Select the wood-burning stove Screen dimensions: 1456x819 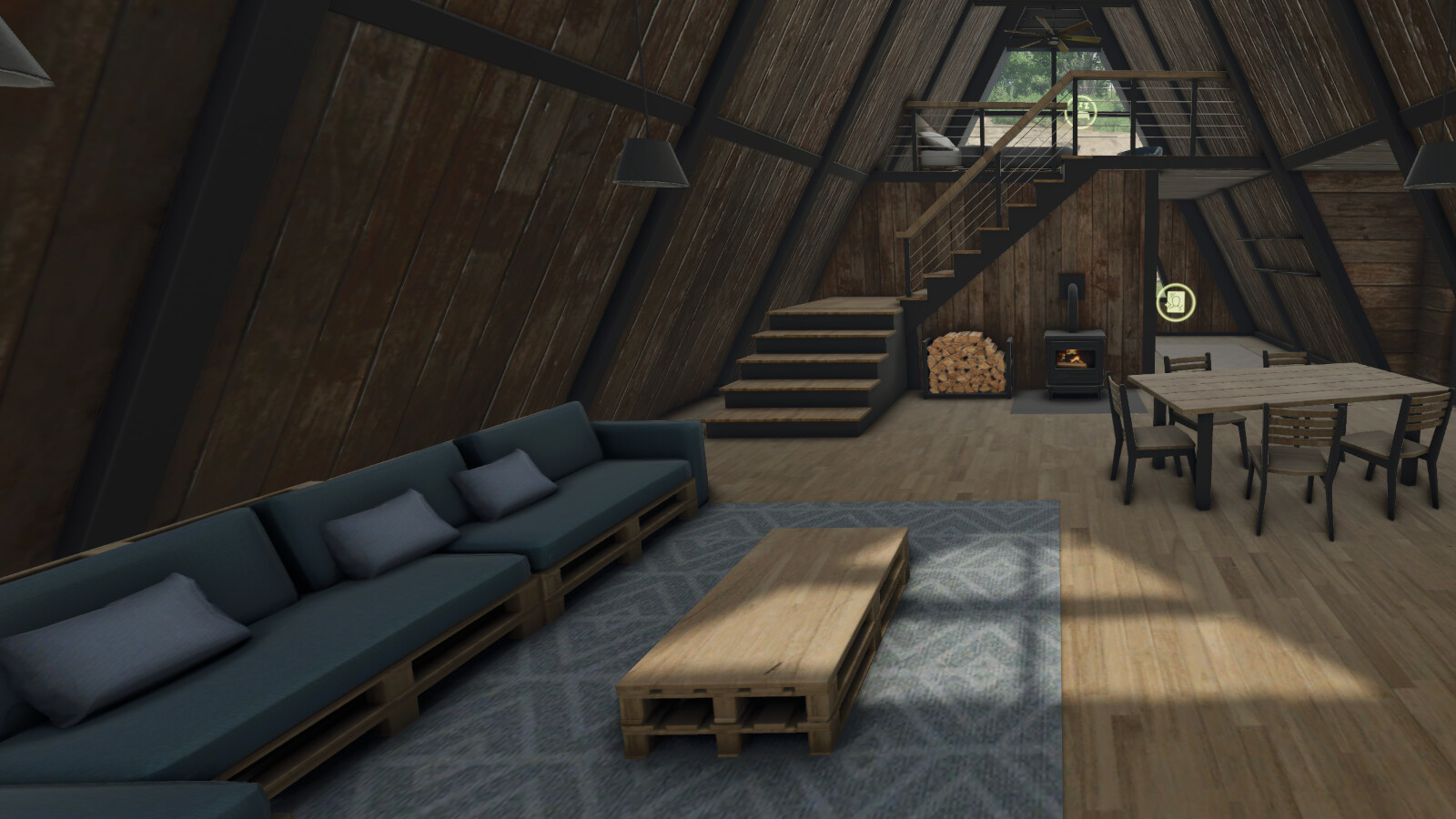coord(1074,359)
